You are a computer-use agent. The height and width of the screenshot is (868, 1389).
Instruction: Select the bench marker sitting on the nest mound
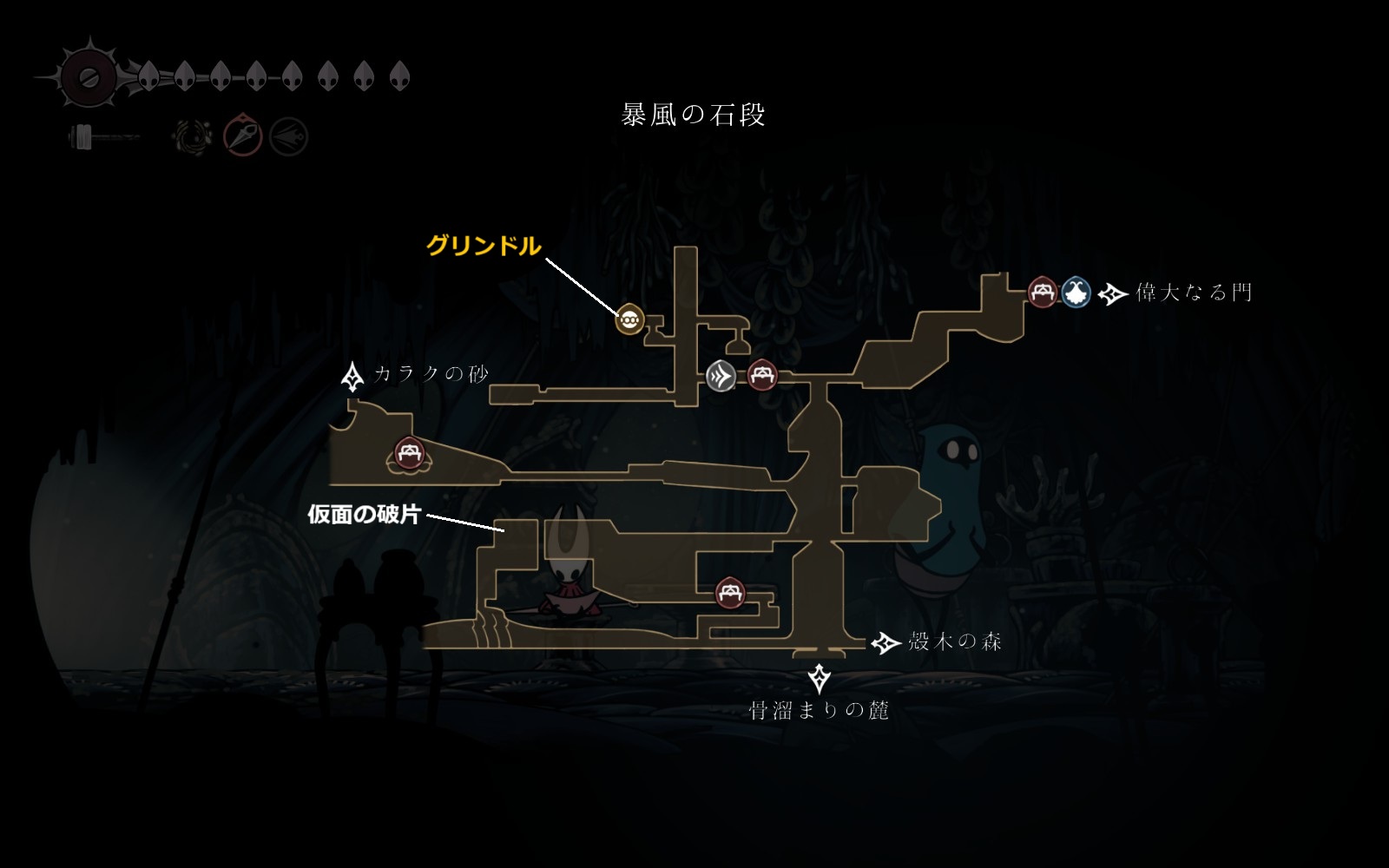pos(408,452)
